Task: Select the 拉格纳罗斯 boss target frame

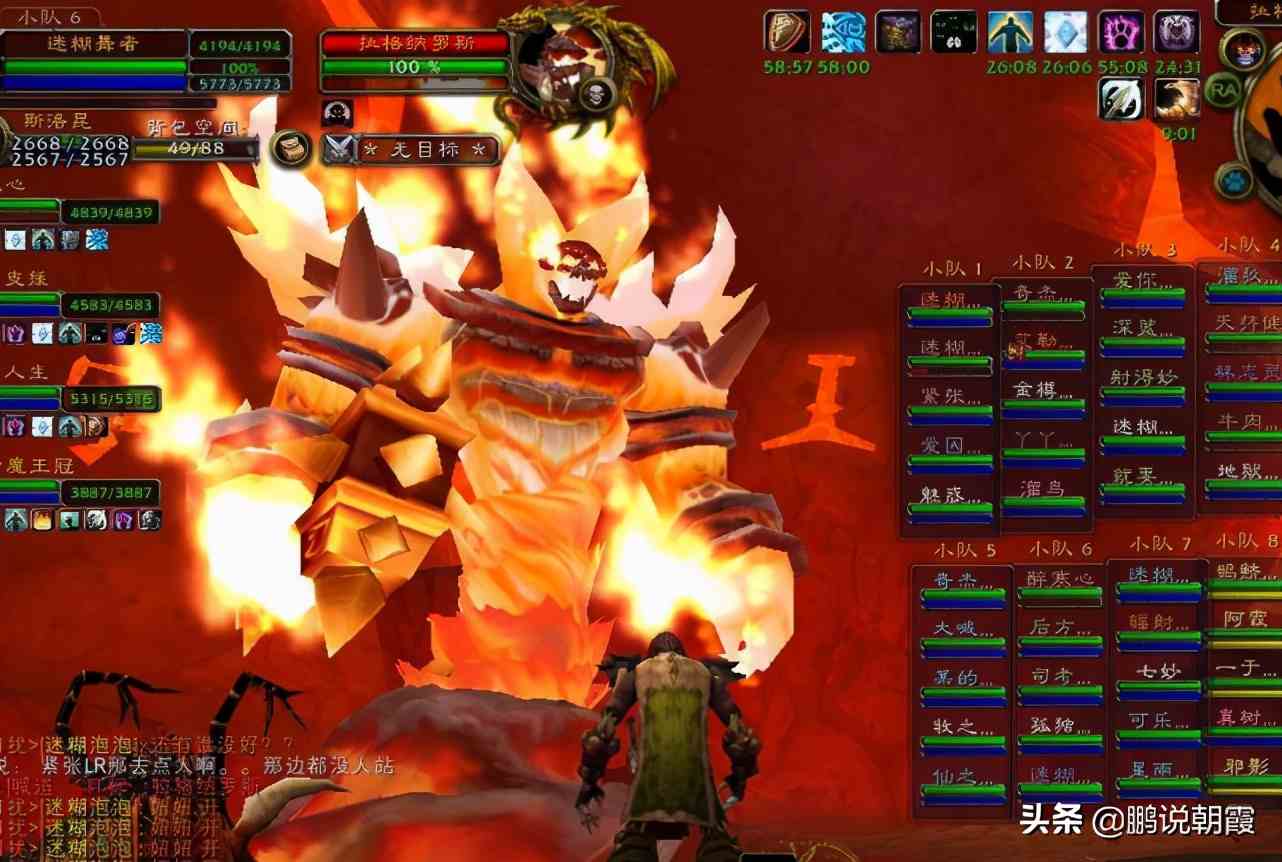Action: 415,56
